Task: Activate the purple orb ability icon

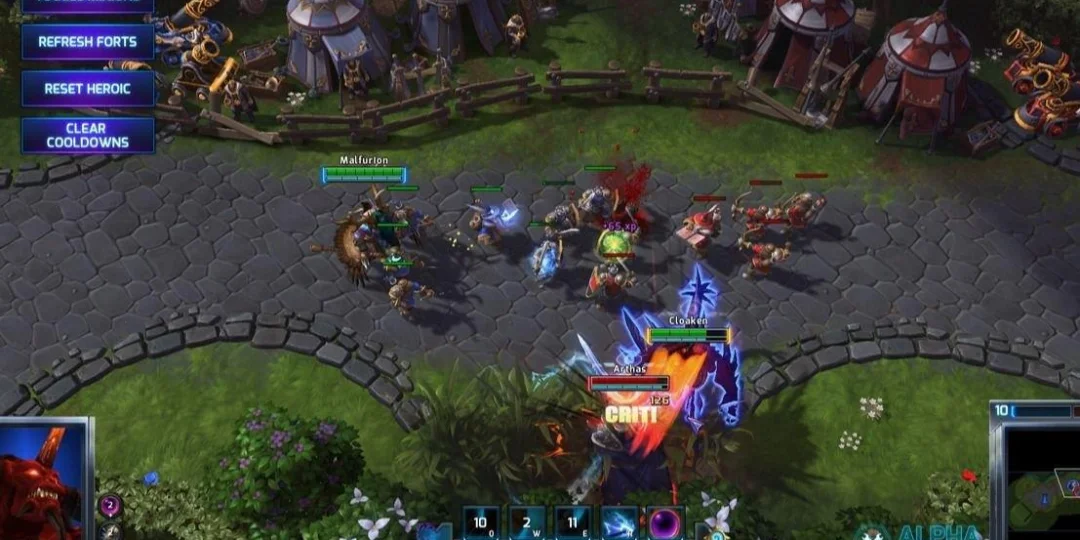Action: pyautogui.click(x=665, y=523)
